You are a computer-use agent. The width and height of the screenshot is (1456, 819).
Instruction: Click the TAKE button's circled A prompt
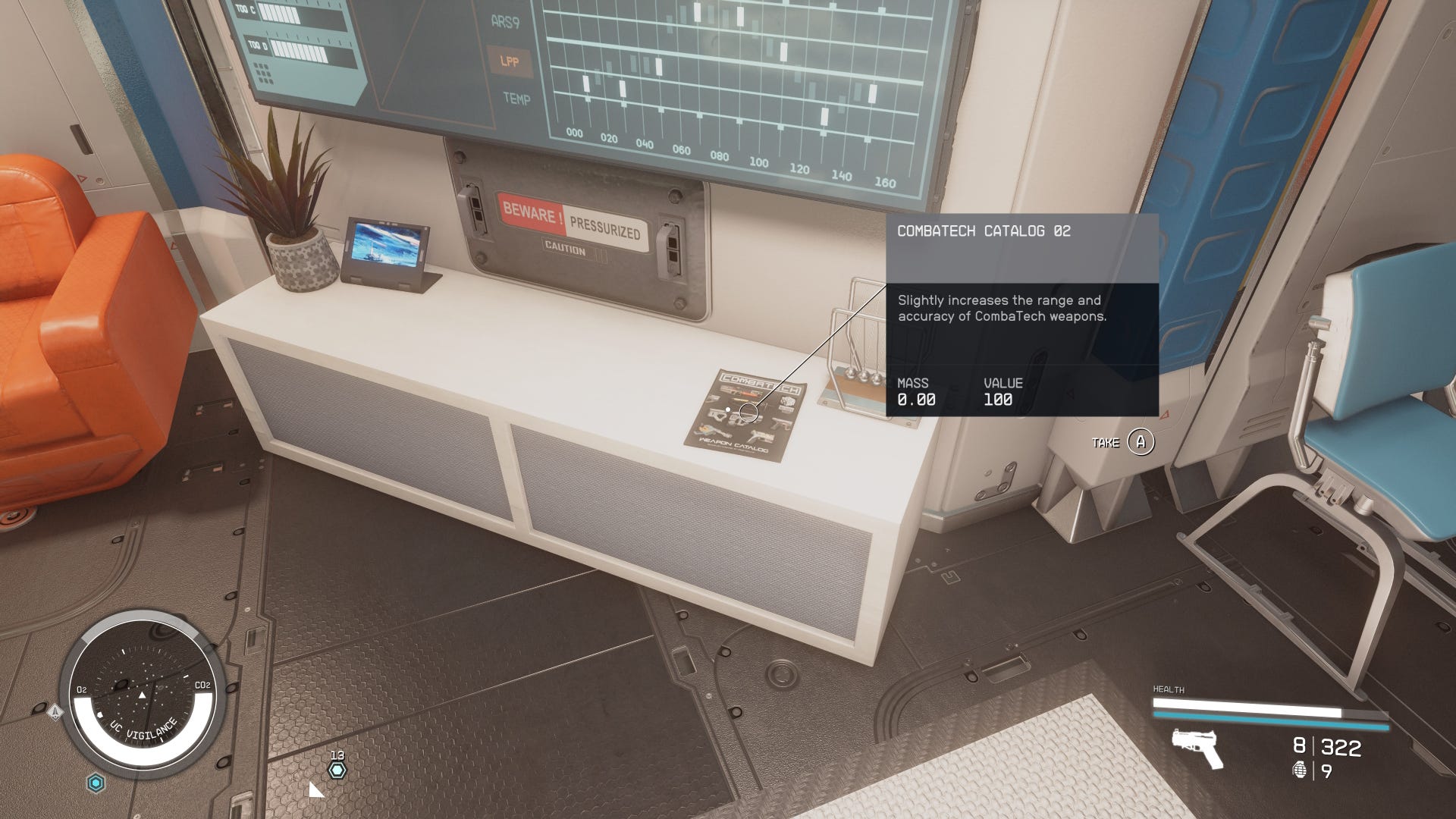[x=1142, y=441]
